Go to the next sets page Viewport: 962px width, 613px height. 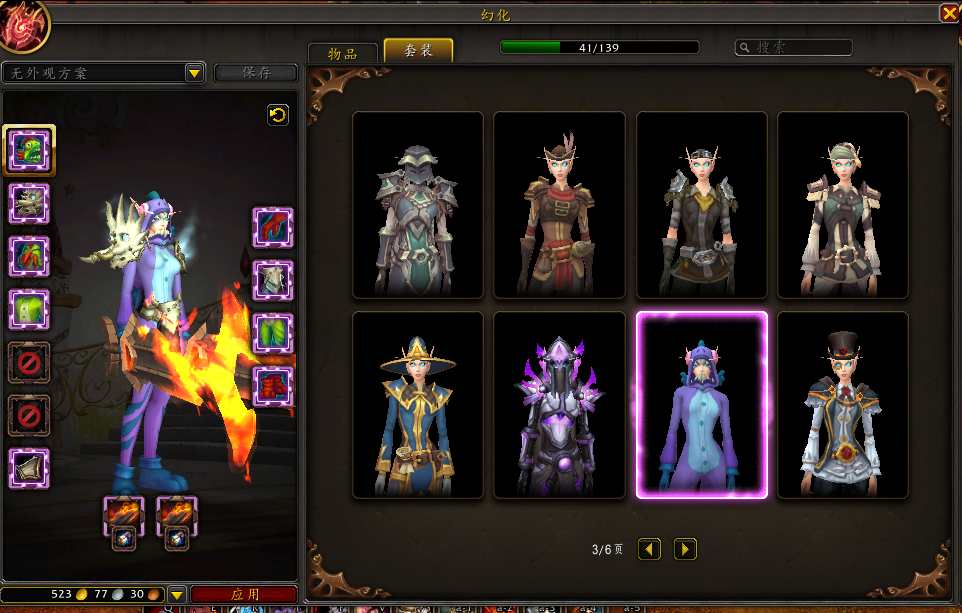click(x=685, y=549)
